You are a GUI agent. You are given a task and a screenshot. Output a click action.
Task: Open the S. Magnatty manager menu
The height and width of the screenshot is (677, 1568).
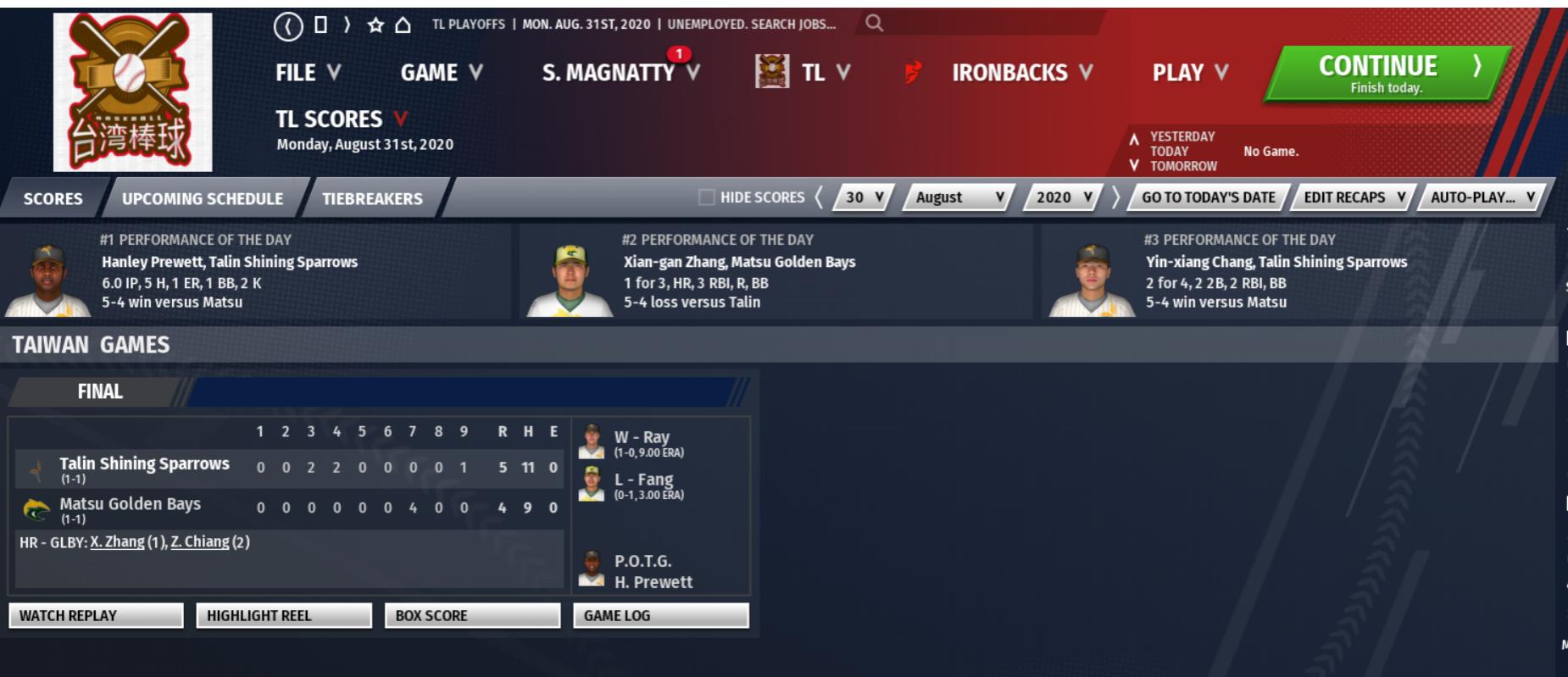pos(620,74)
